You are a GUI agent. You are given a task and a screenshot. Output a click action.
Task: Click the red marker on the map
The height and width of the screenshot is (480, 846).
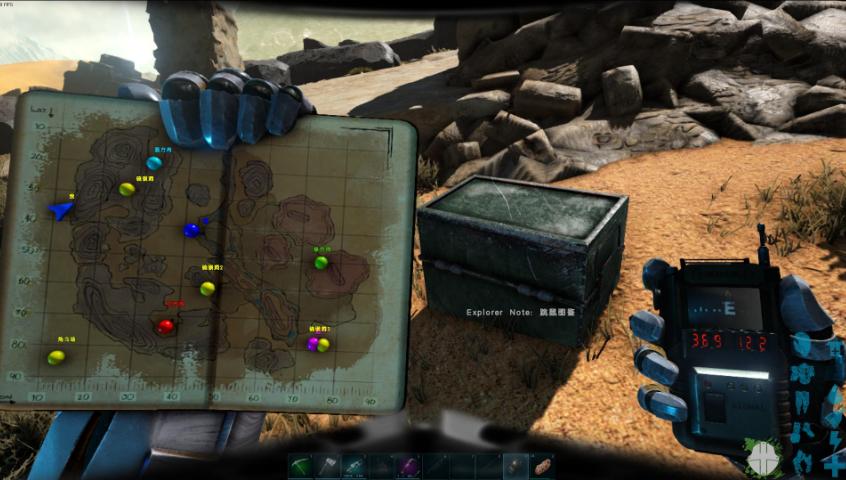point(166,326)
